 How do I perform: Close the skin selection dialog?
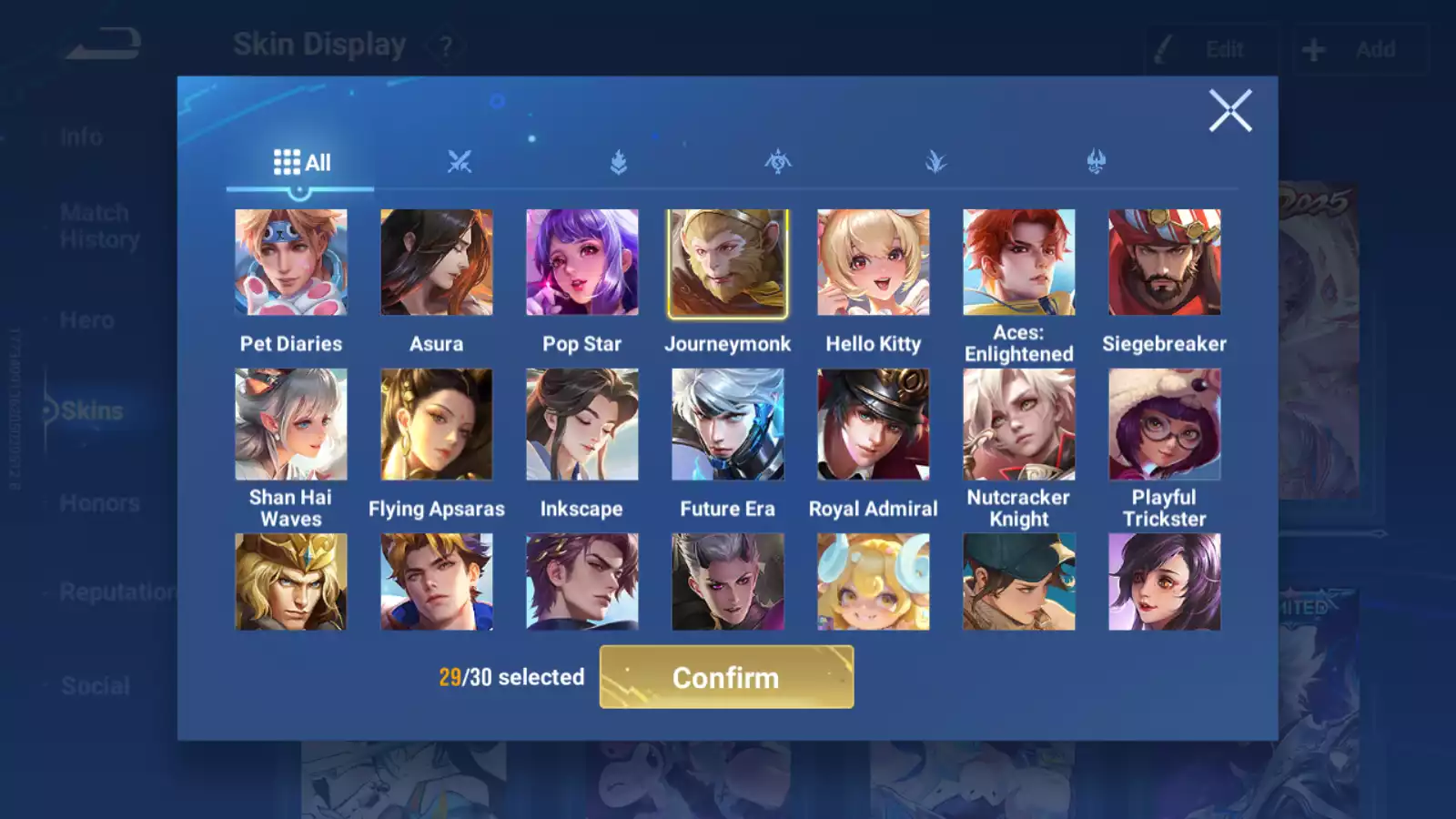(1230, 111)
